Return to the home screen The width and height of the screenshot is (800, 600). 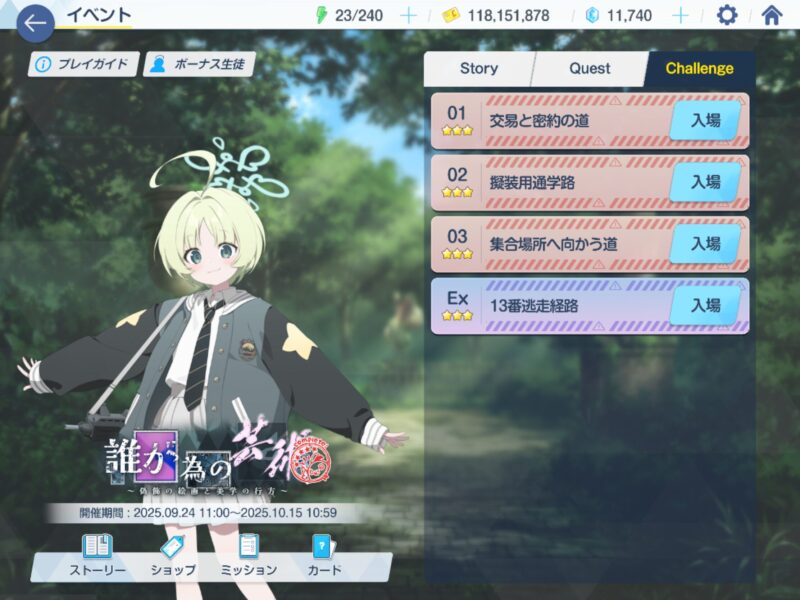pyautogui.click(x=771, y=16)
